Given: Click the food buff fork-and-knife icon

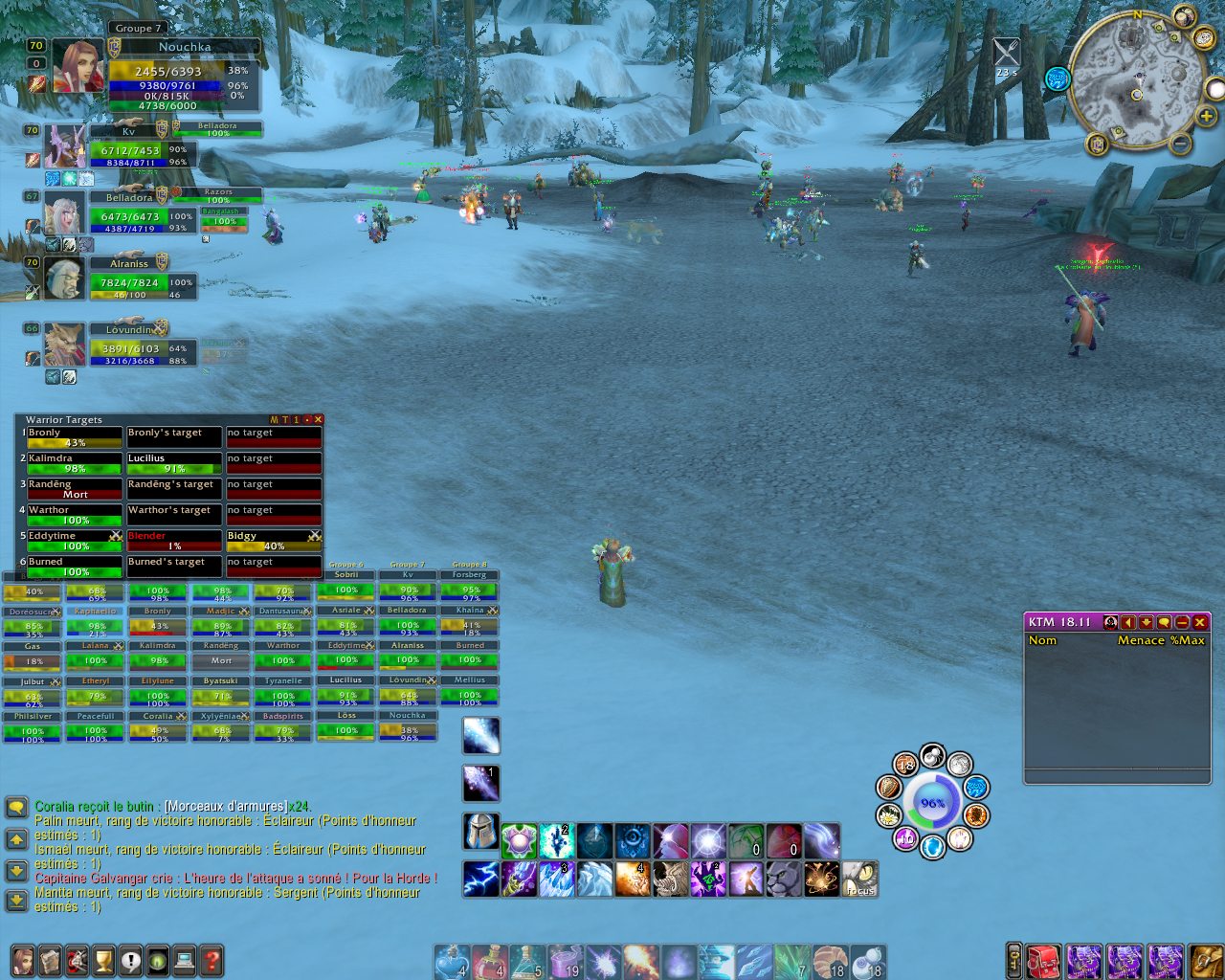Looking at the screenshot, I should pos(1006,52).
